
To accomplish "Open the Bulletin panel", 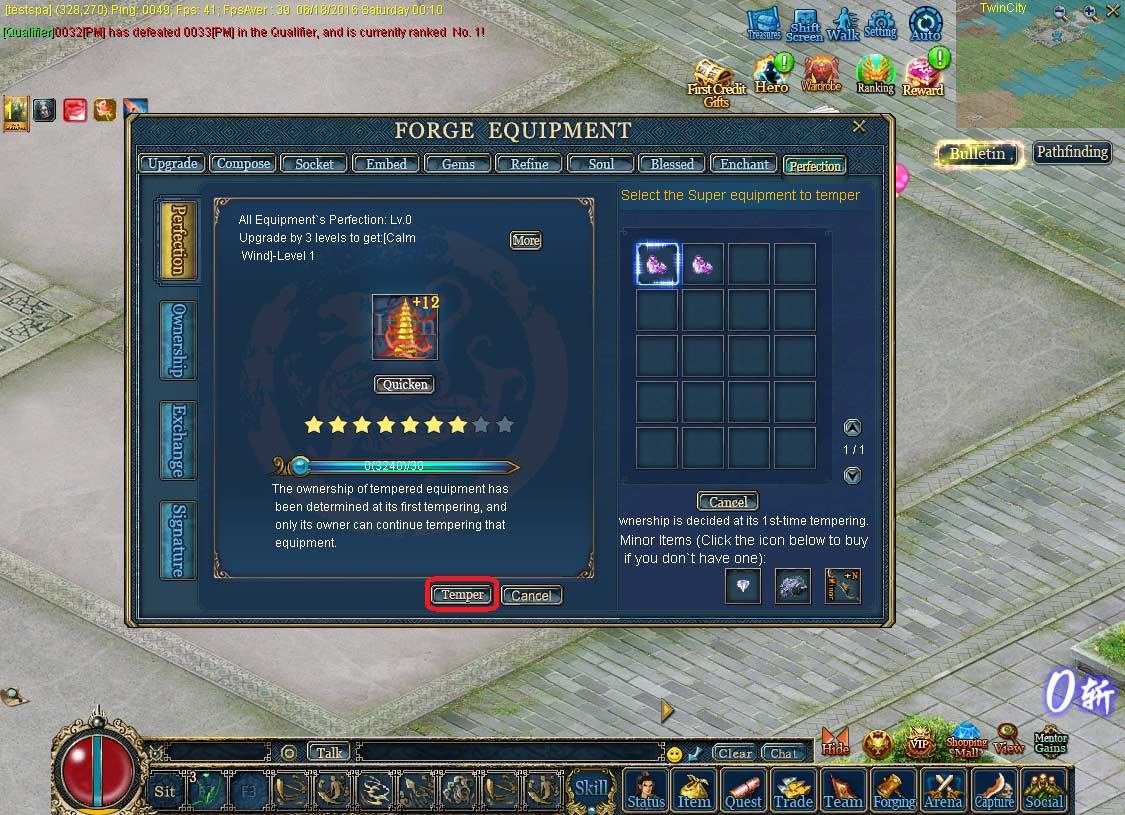I will tap(978, 154).
